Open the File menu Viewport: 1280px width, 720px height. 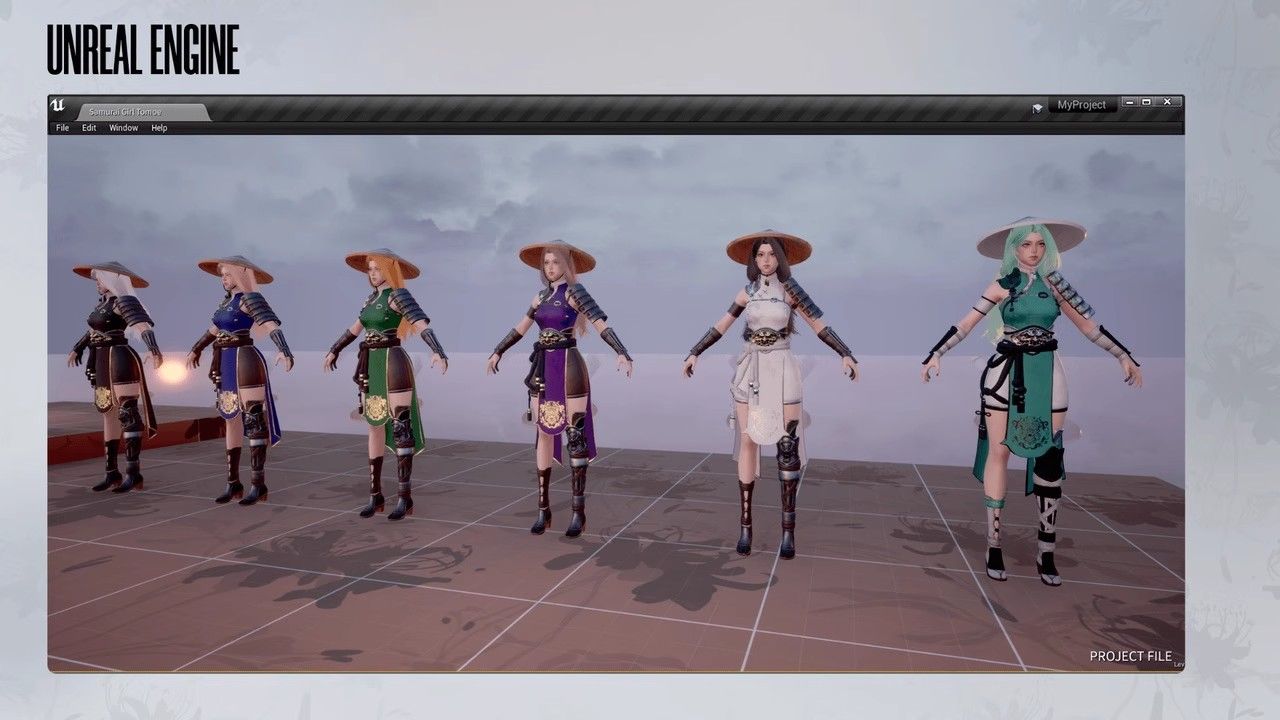(62, 128)
